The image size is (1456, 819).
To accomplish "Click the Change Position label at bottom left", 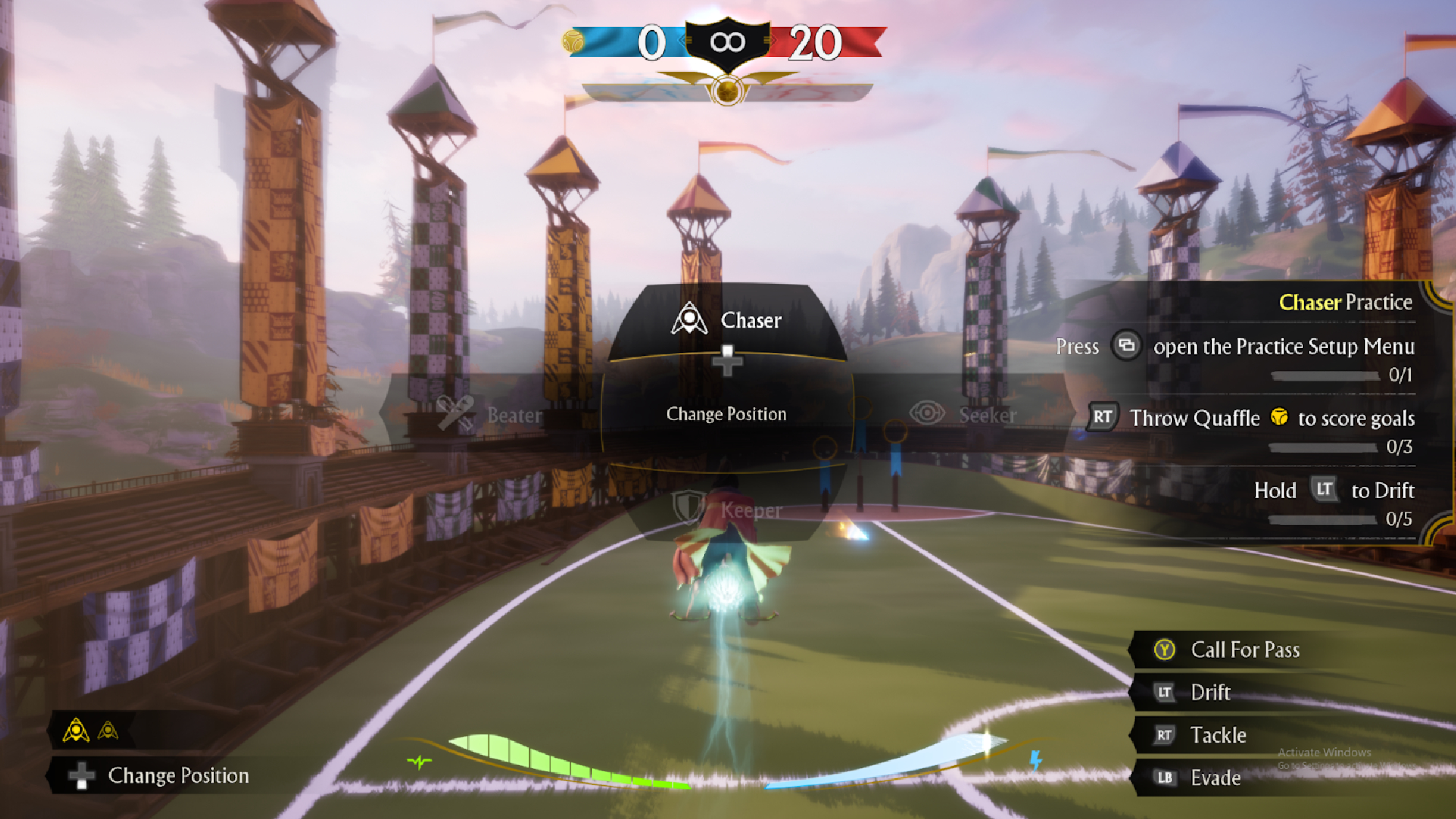I will coord(178,775).
